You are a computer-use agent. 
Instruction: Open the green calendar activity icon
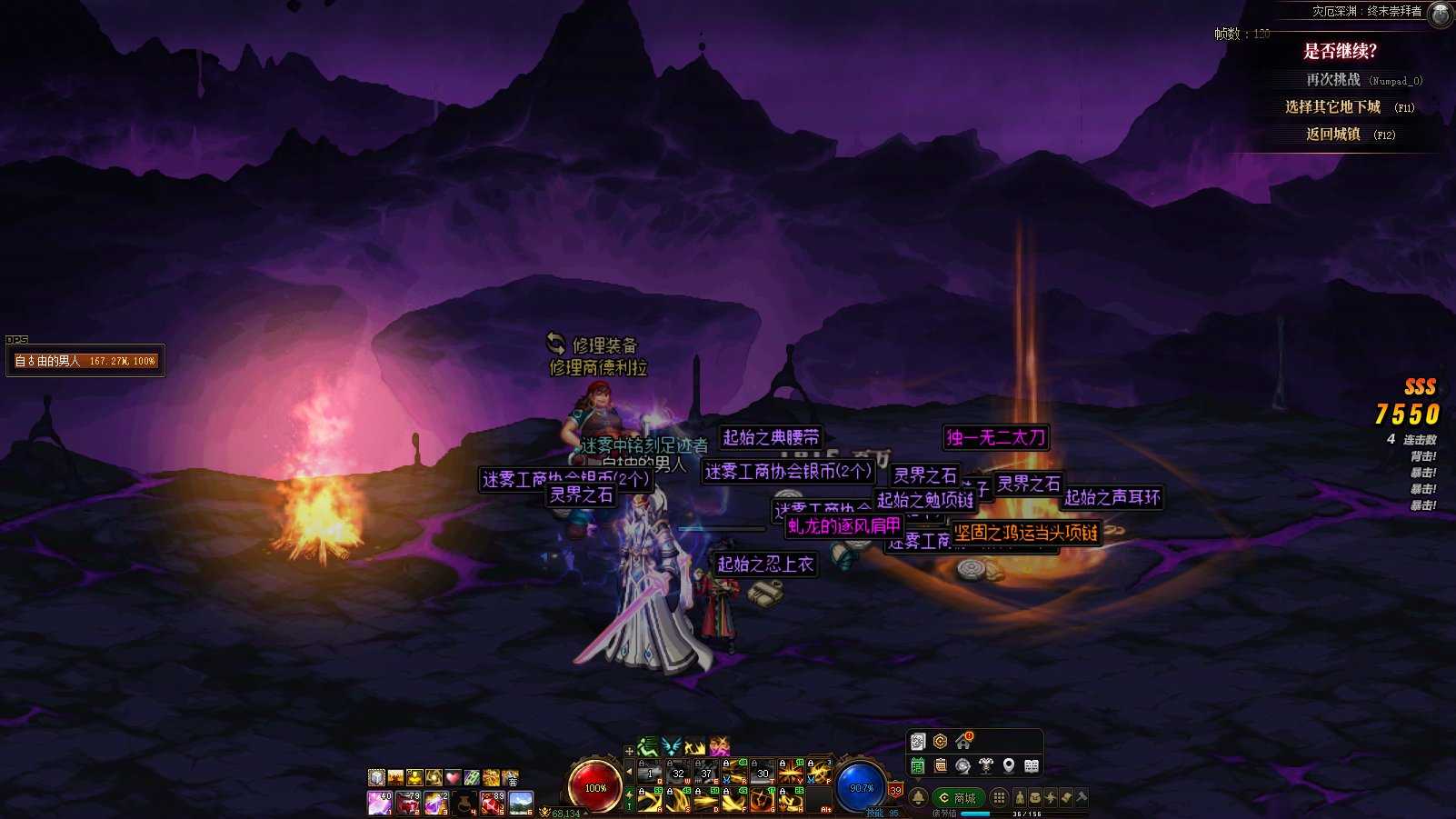918,765
